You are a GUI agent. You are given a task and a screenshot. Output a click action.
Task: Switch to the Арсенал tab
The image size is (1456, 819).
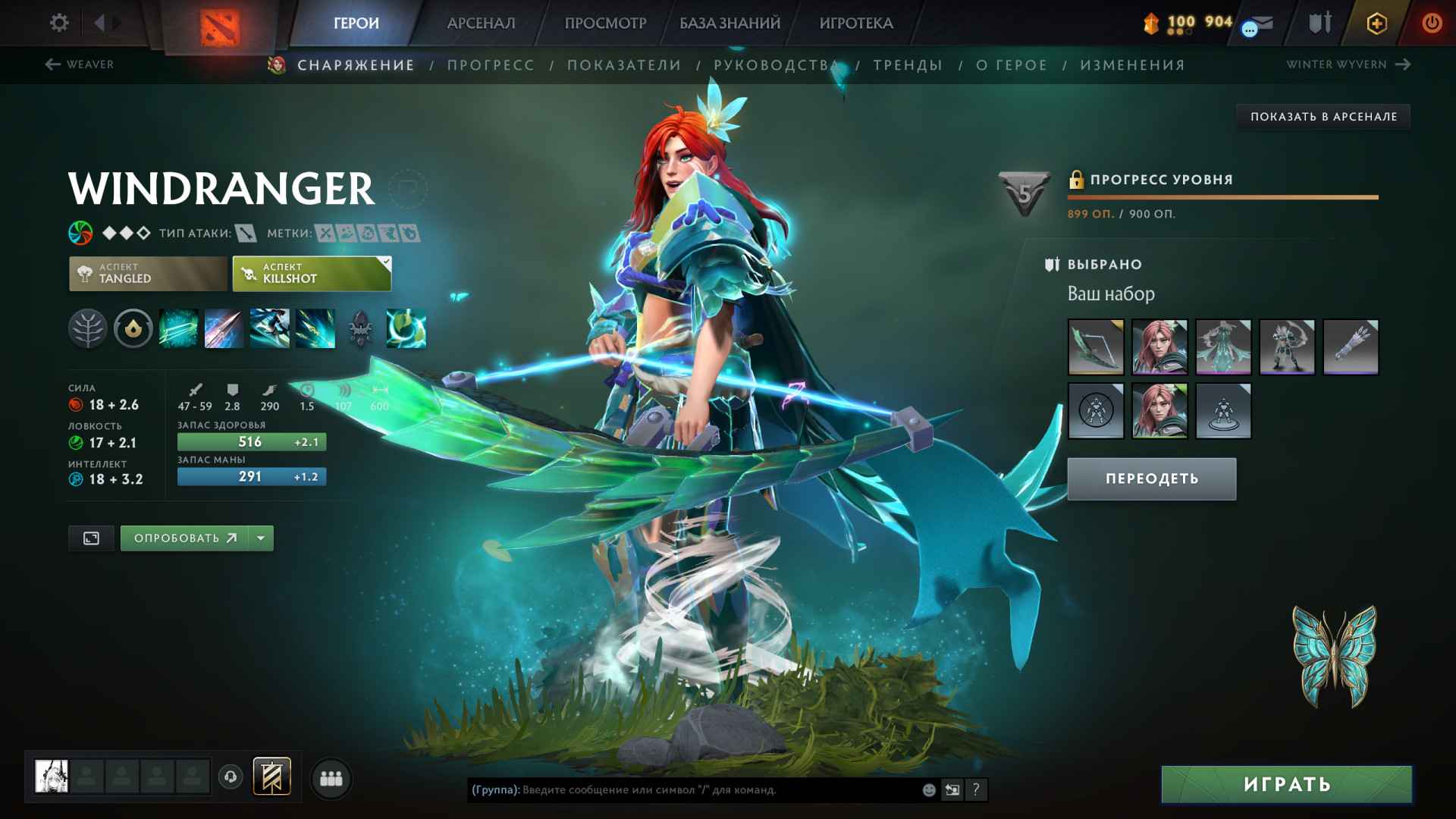pyautogui.click(x=481, y=23)
